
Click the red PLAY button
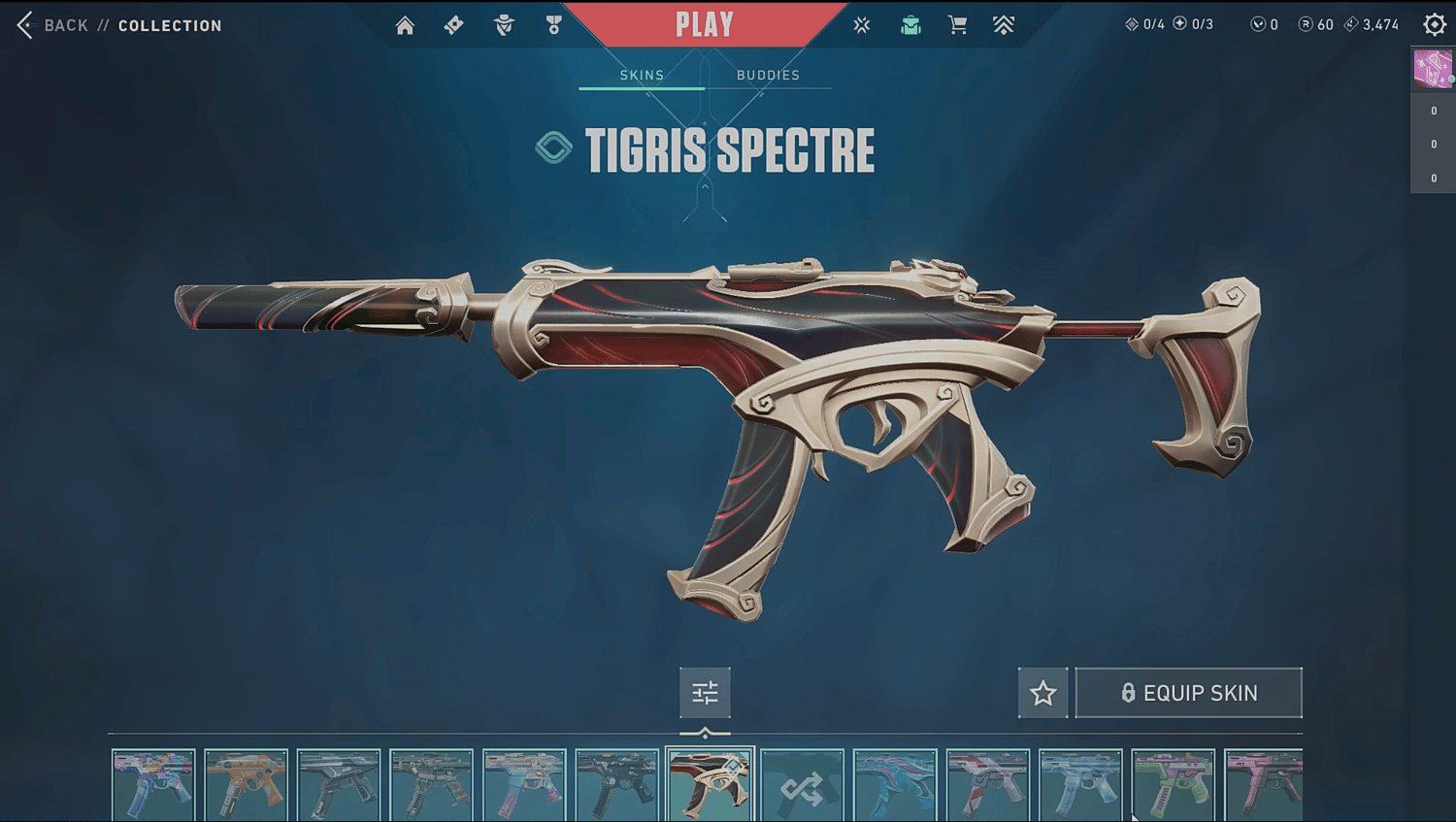(x=705, y=24)
